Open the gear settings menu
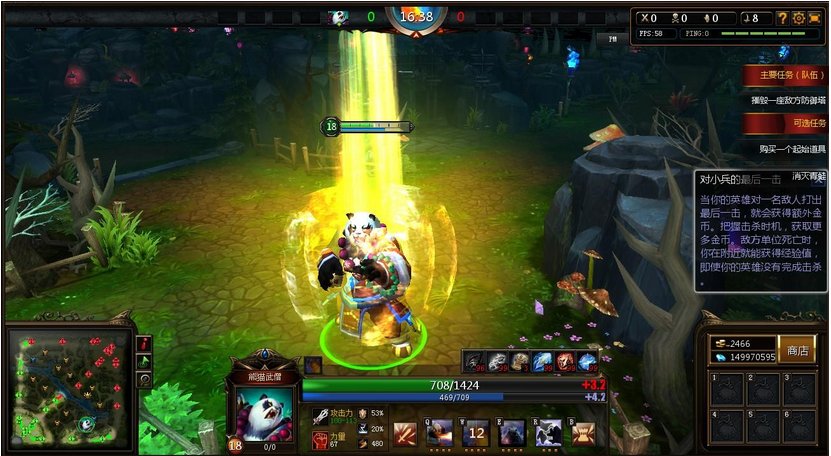This screenshot has height=456, width=831. pos(799,18)
